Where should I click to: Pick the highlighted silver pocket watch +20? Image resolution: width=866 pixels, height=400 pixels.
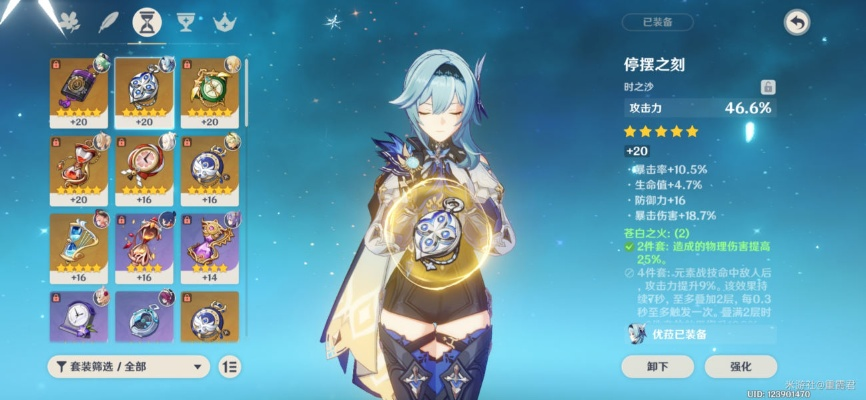(144, 91)
